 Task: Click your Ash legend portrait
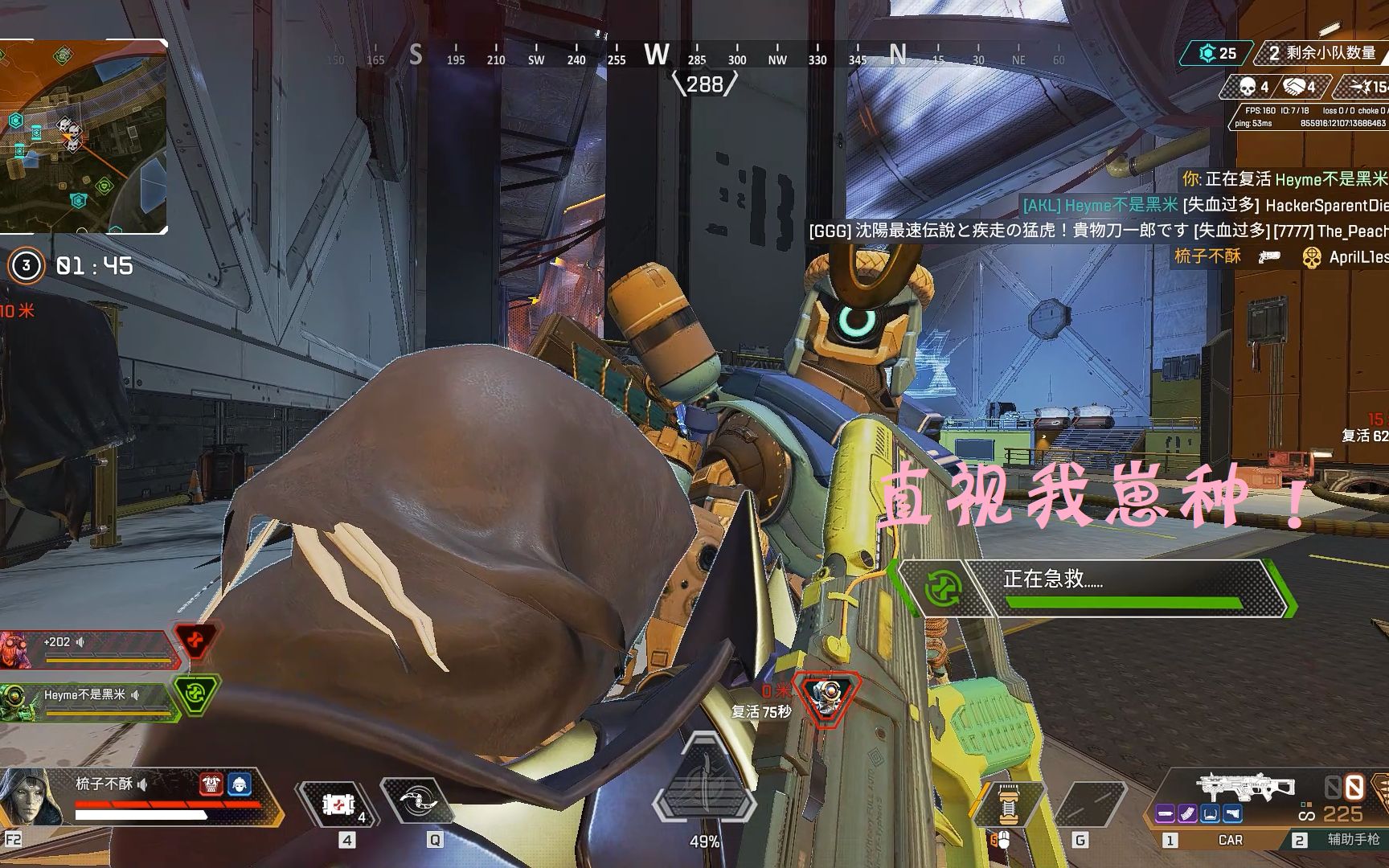pos(31,797)
